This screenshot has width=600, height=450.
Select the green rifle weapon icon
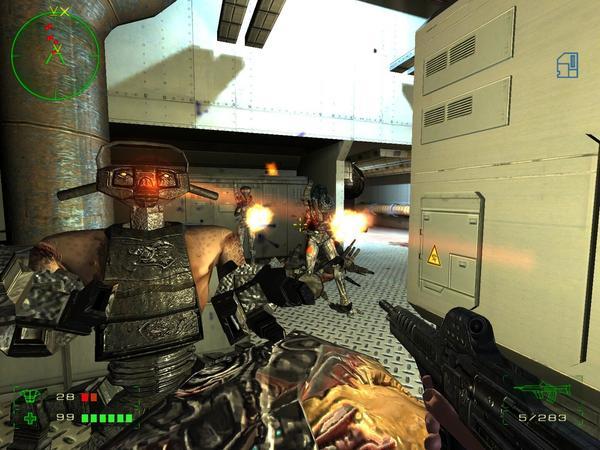point(542,390)
